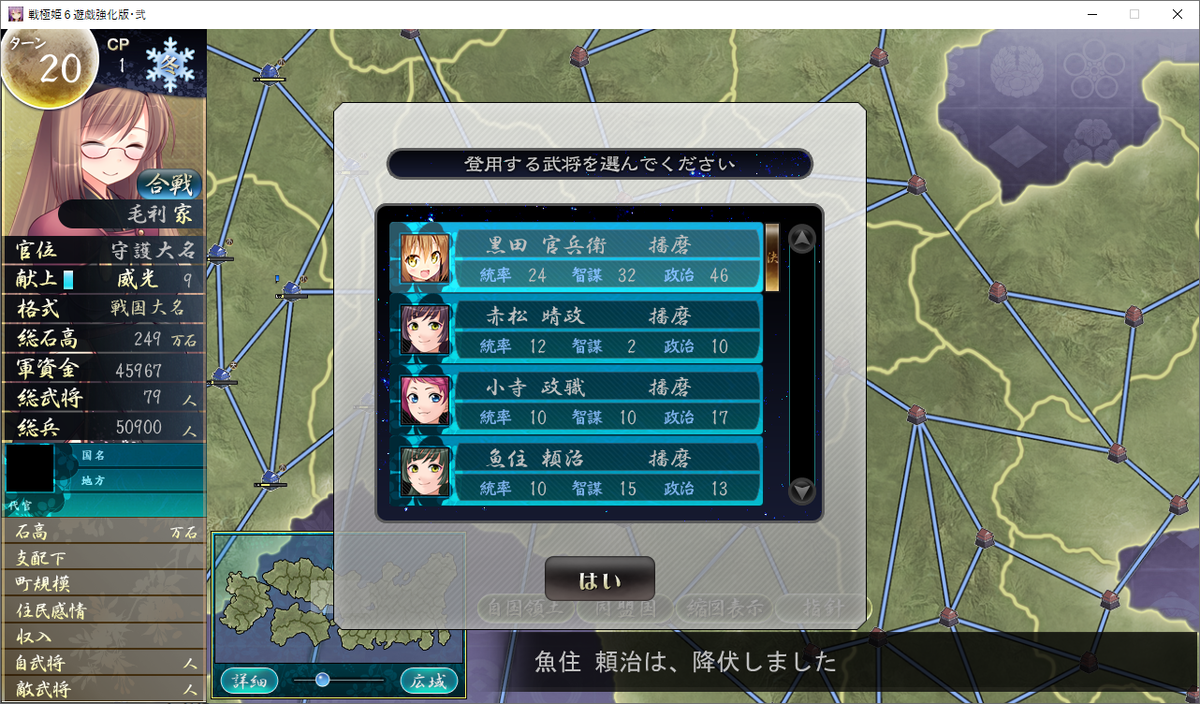Pick 小寺 政職 in the recruit list

pos(576,401)
